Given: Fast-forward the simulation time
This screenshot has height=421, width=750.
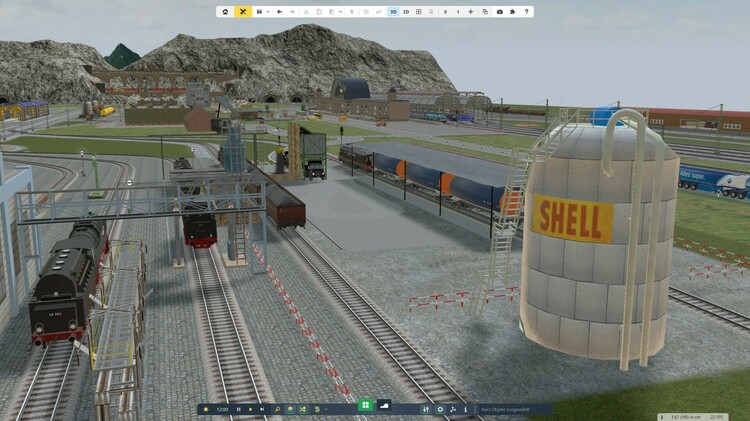Looking at the screenshot, I should pos(262,409).
